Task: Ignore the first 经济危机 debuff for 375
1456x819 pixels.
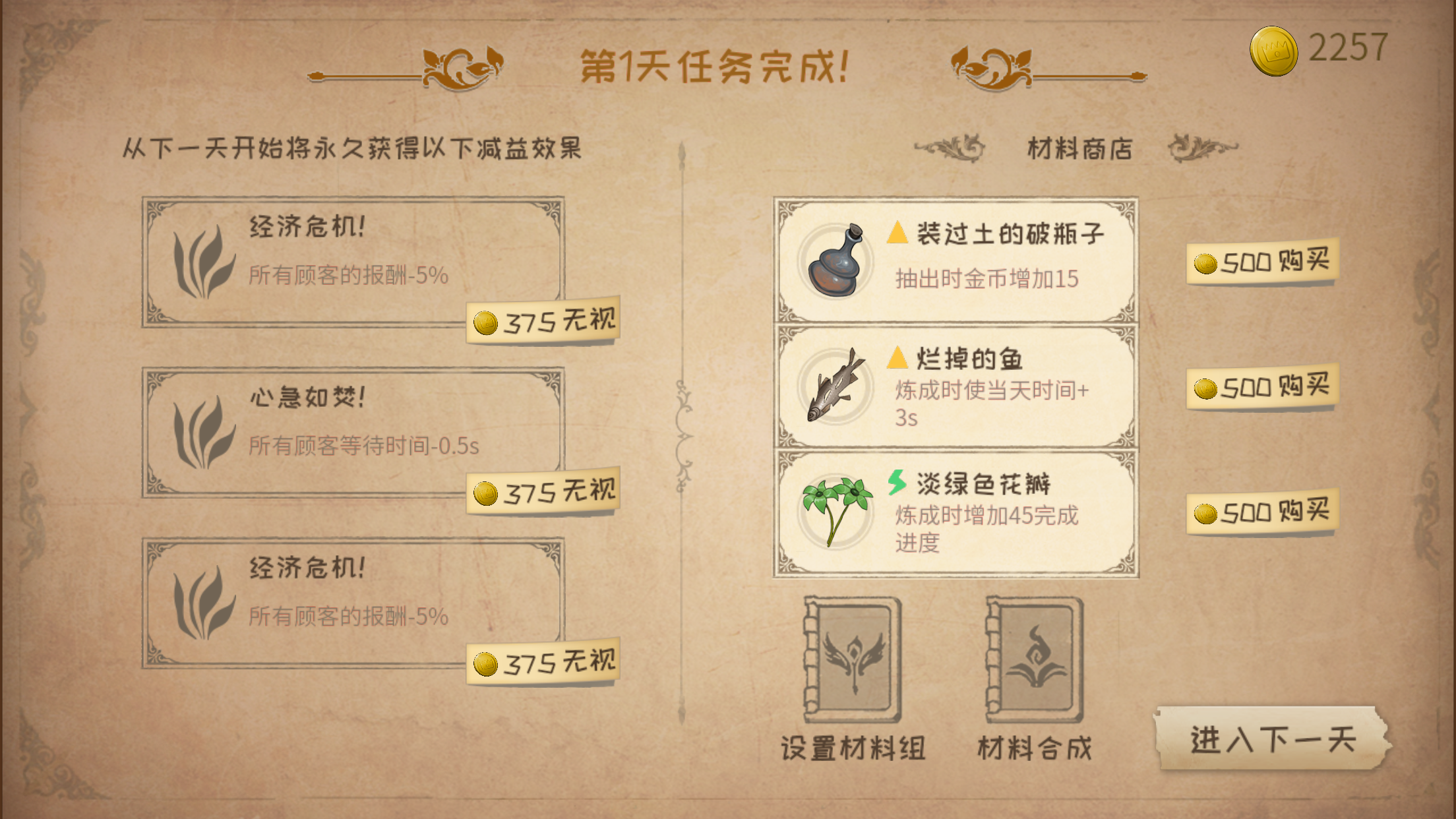Action: (x=542, y=319)
